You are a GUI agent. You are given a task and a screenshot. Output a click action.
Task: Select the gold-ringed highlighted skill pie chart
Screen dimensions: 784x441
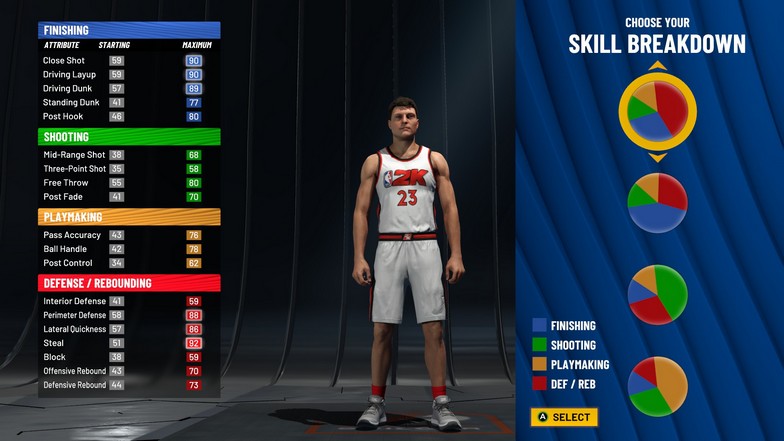(x=657, y=110)
